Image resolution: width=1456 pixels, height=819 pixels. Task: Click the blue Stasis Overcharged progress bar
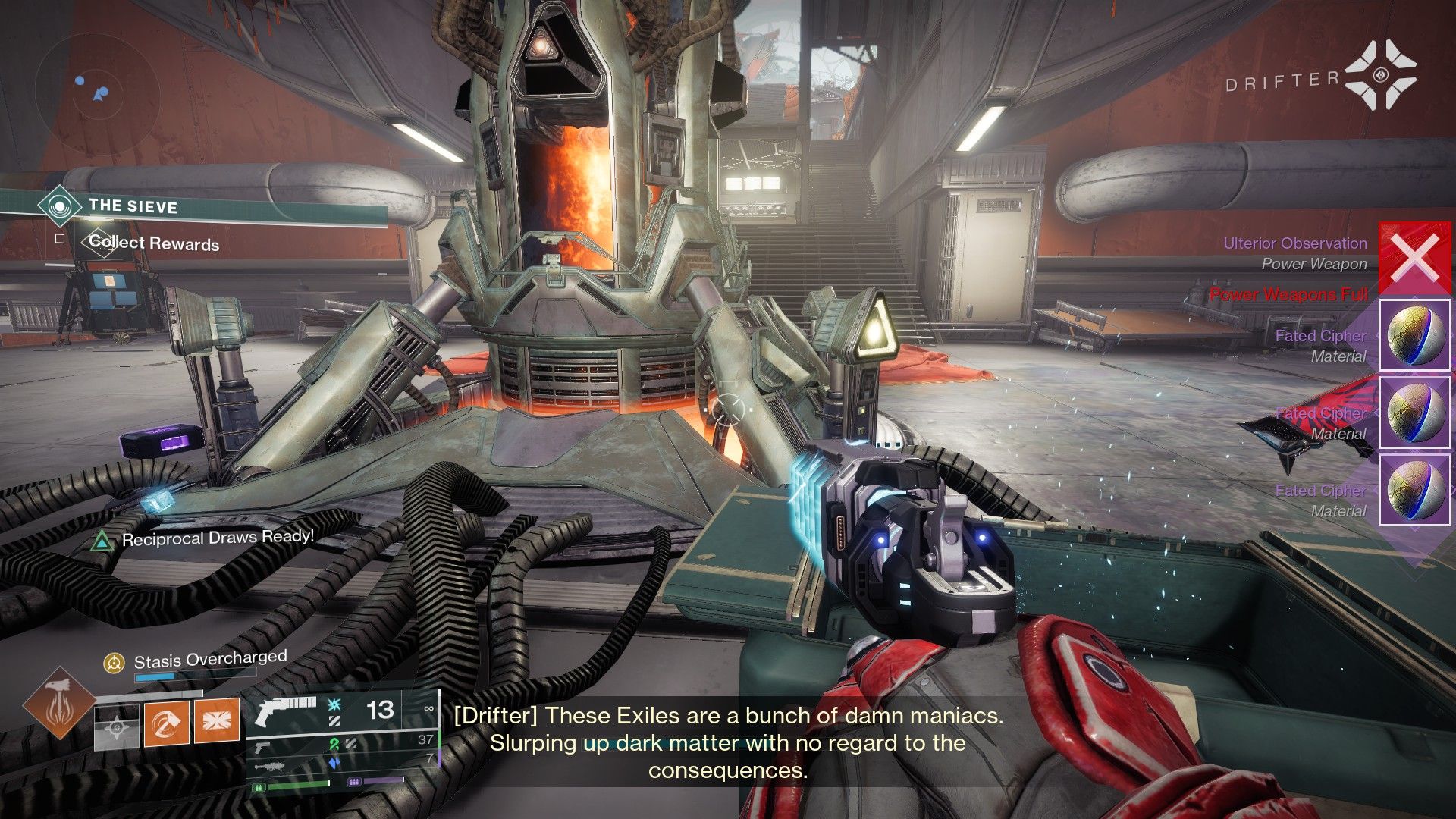click(155, 676)
